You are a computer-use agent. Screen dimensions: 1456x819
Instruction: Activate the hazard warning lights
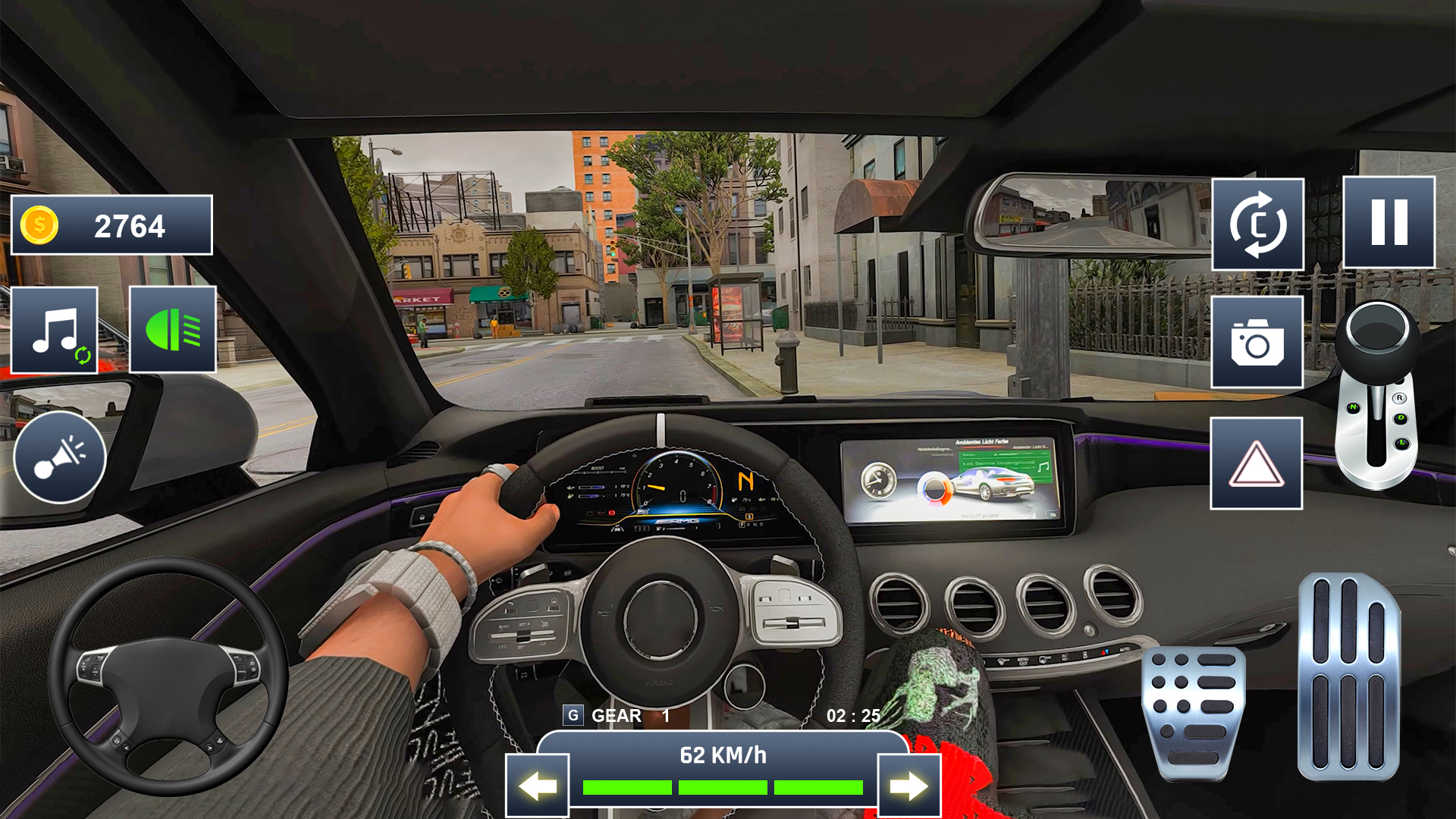(1257, 460)
